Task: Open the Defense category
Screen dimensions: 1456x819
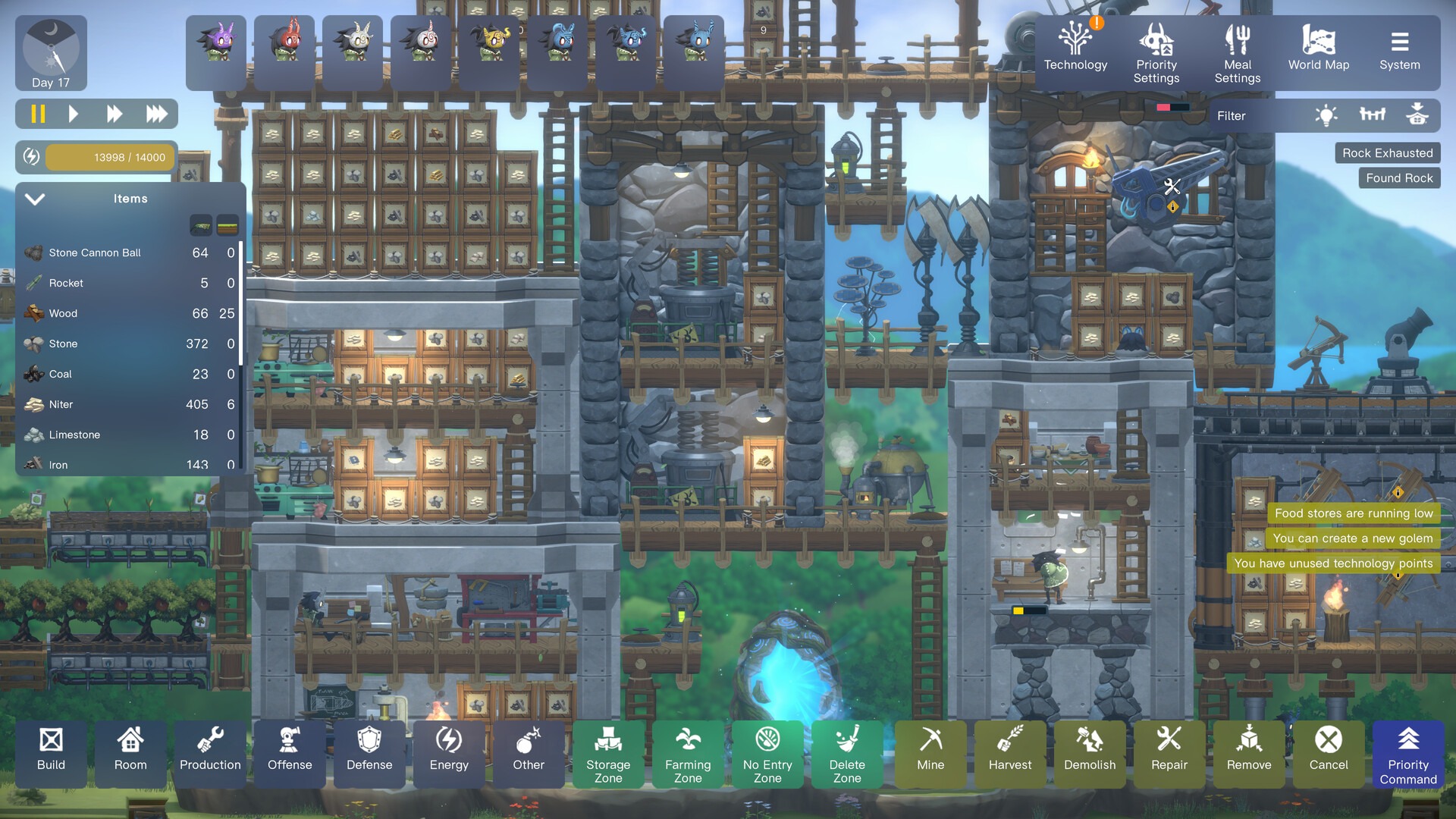Action: (x=369, y=751)
